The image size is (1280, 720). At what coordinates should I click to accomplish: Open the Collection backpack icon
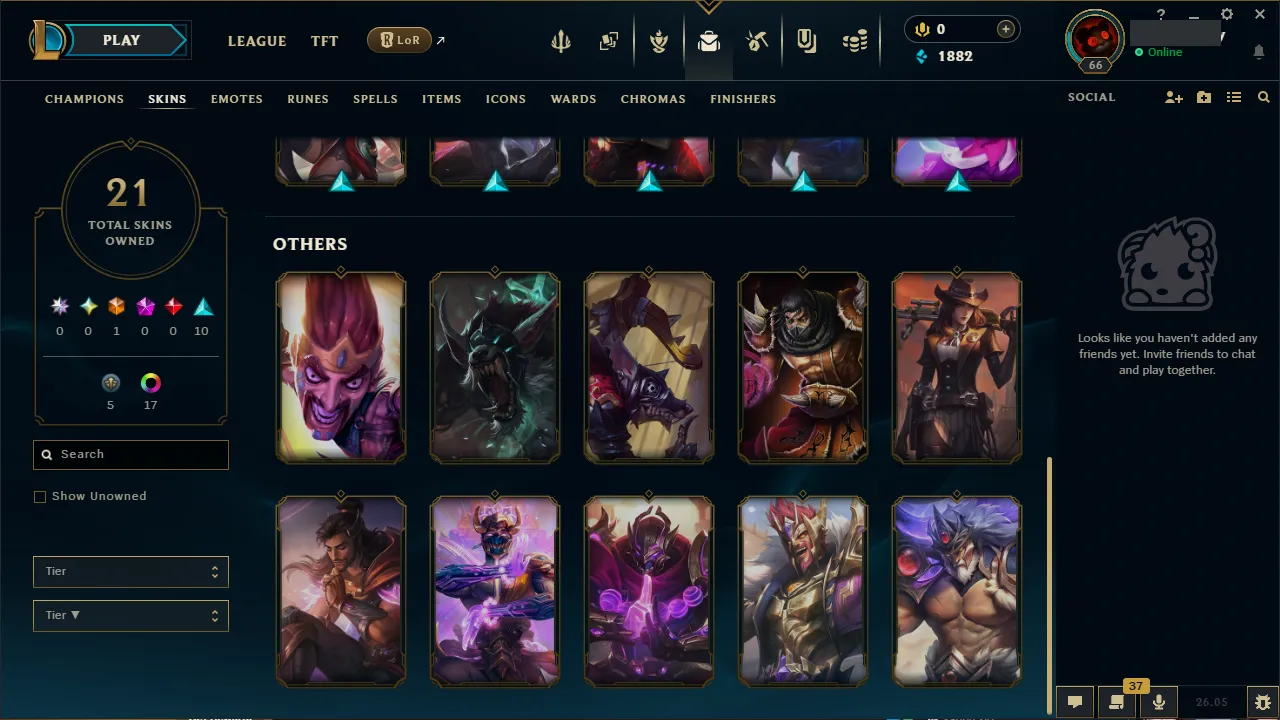[708, 41]
